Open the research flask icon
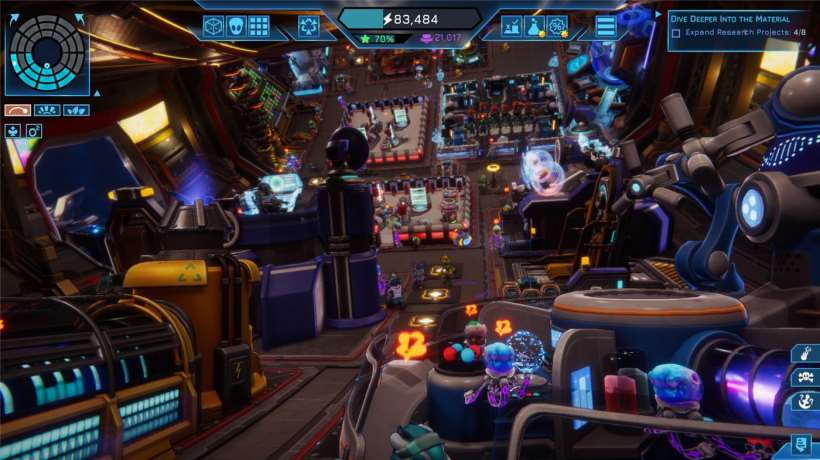 [535, 26]
